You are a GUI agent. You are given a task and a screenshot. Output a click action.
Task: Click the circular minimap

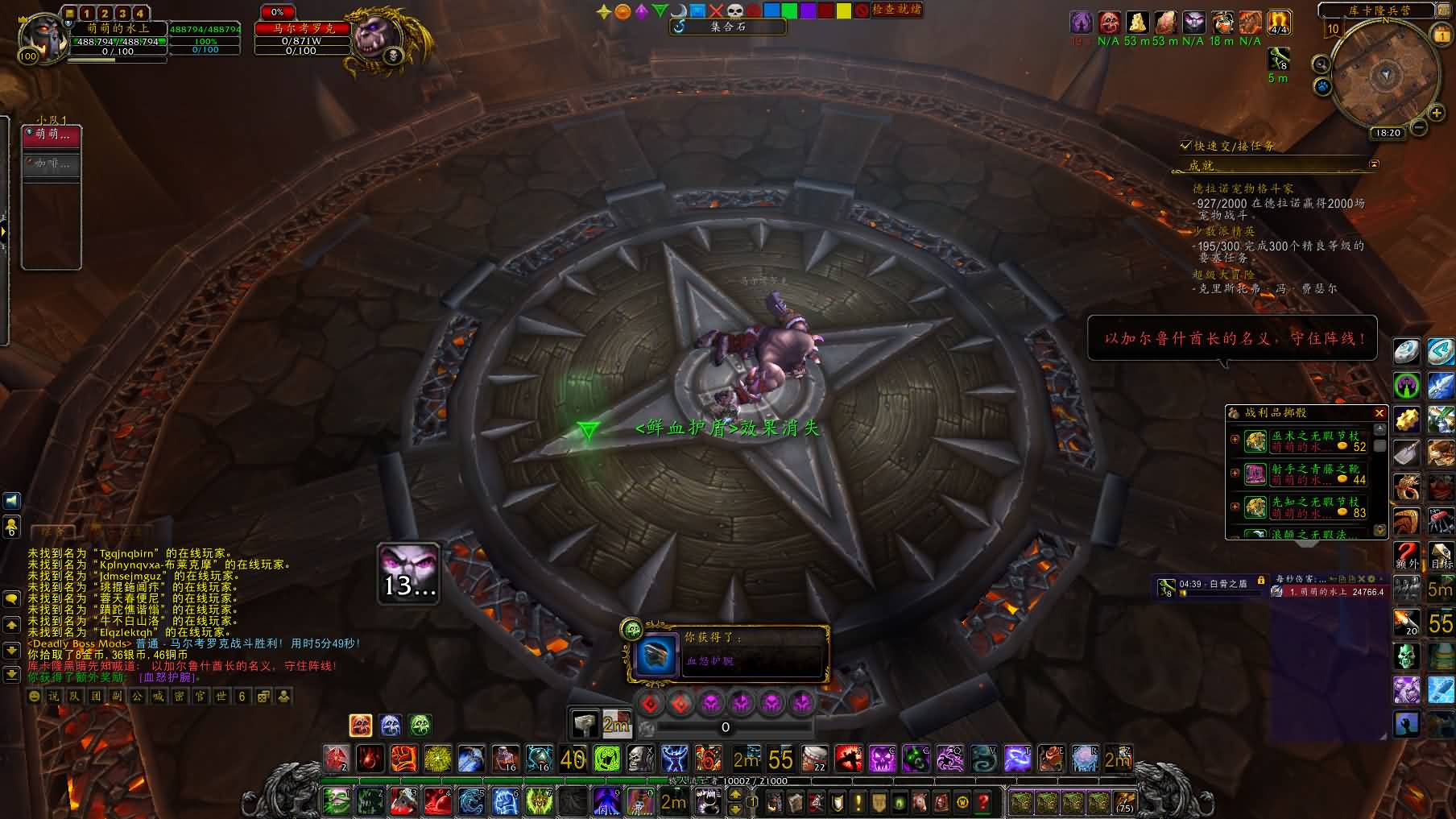(x=1384, y=75)
